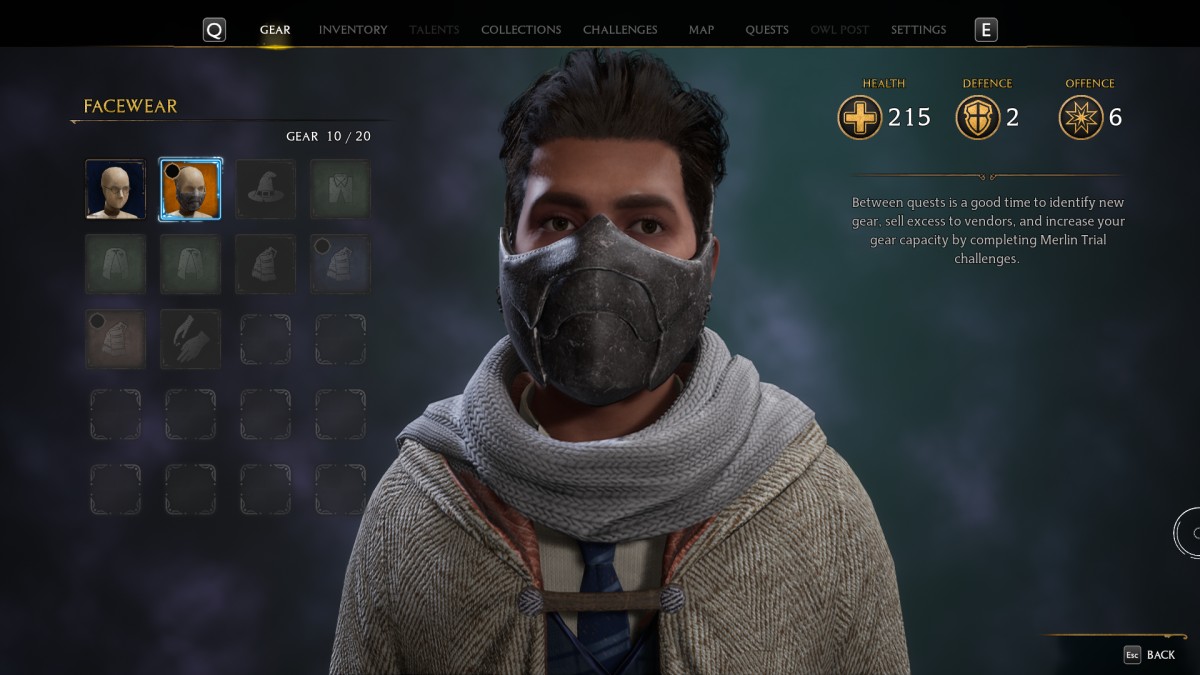
Task: Choose the scarf slot with brown background
Action: tap(115, 339)
